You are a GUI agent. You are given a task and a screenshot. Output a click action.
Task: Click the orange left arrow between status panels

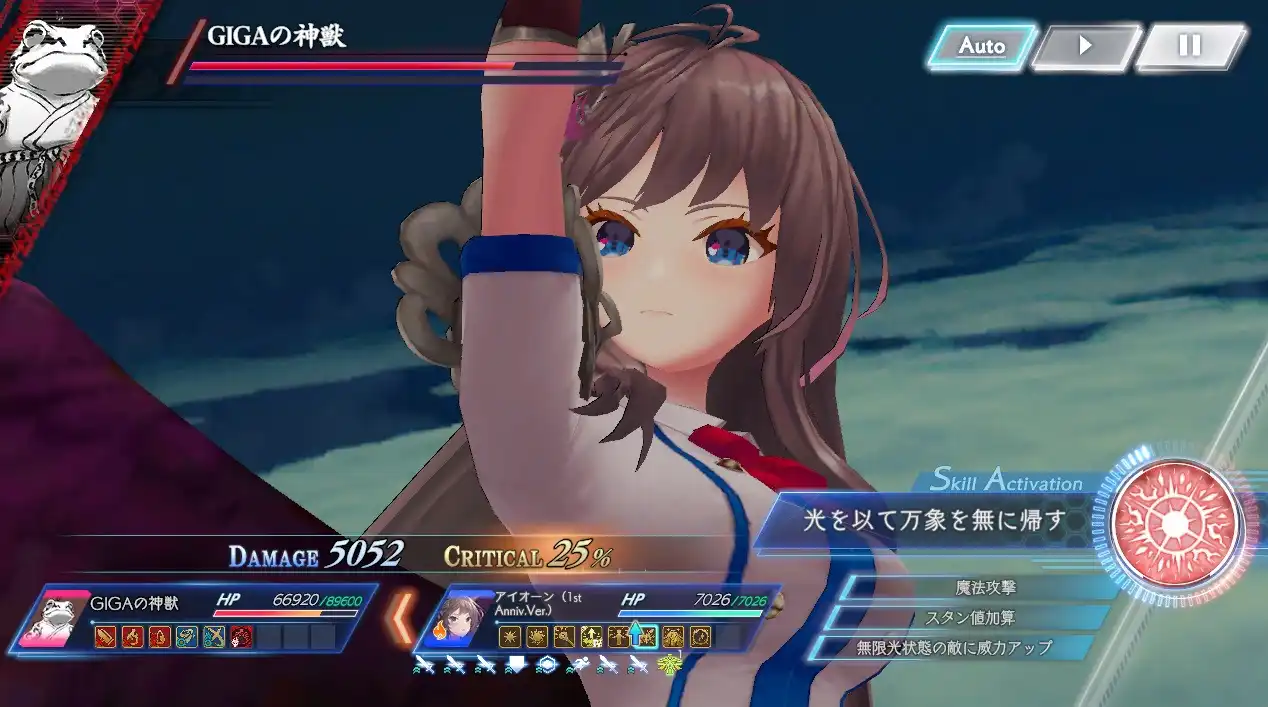402,618
